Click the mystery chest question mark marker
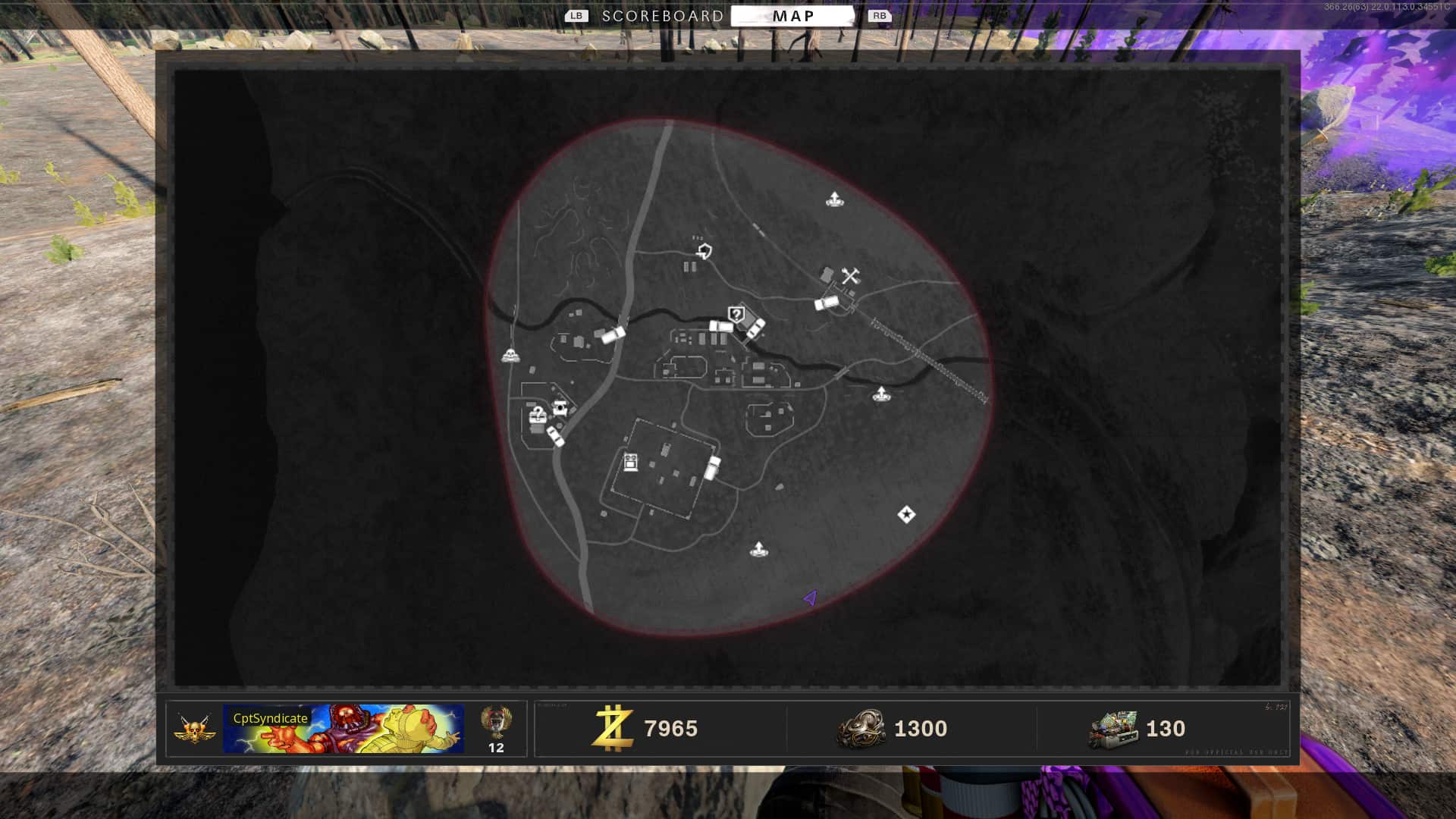 click(538, 415)
